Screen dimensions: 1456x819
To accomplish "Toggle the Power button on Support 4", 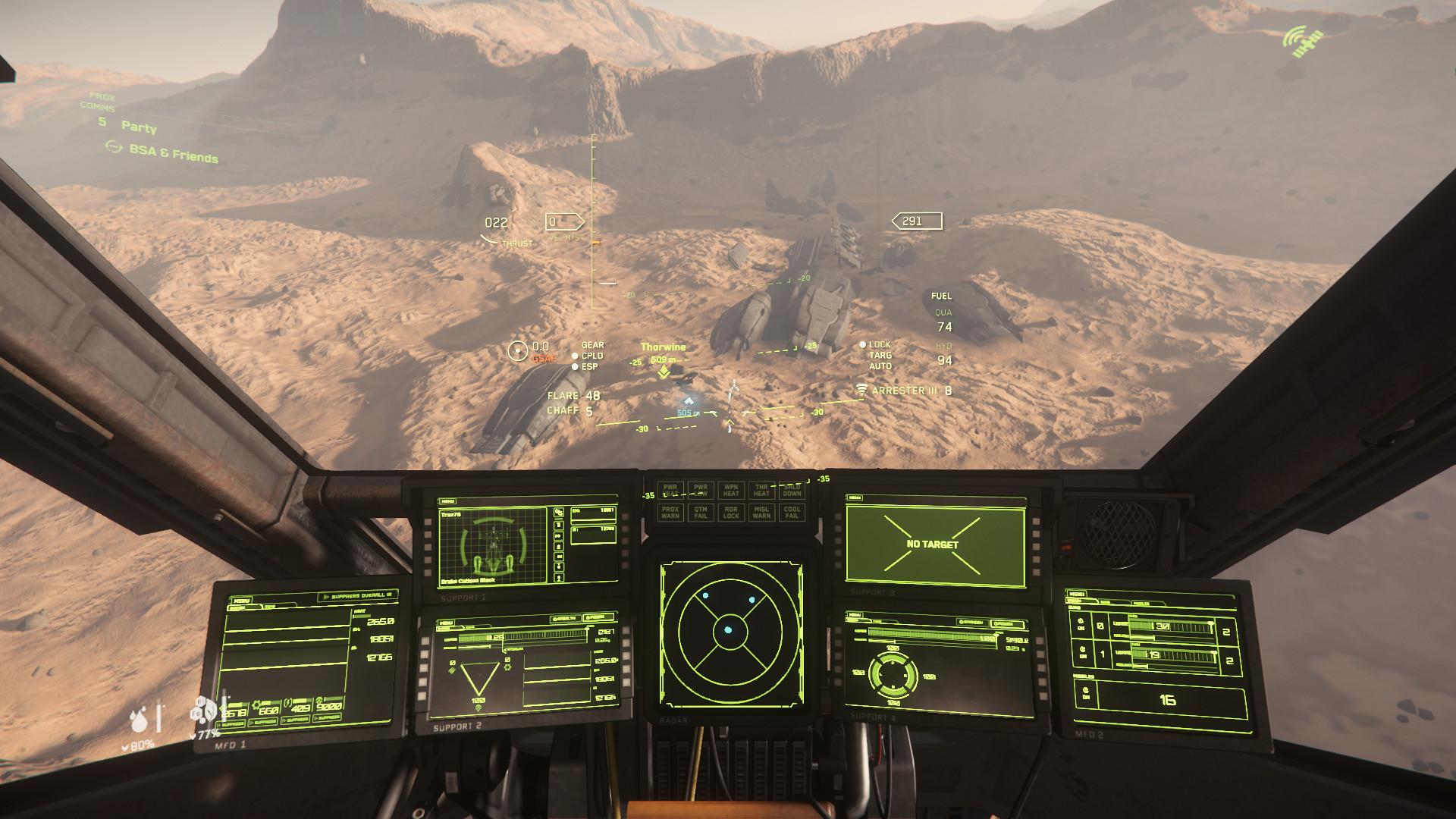I will (x=1008, y=624).
